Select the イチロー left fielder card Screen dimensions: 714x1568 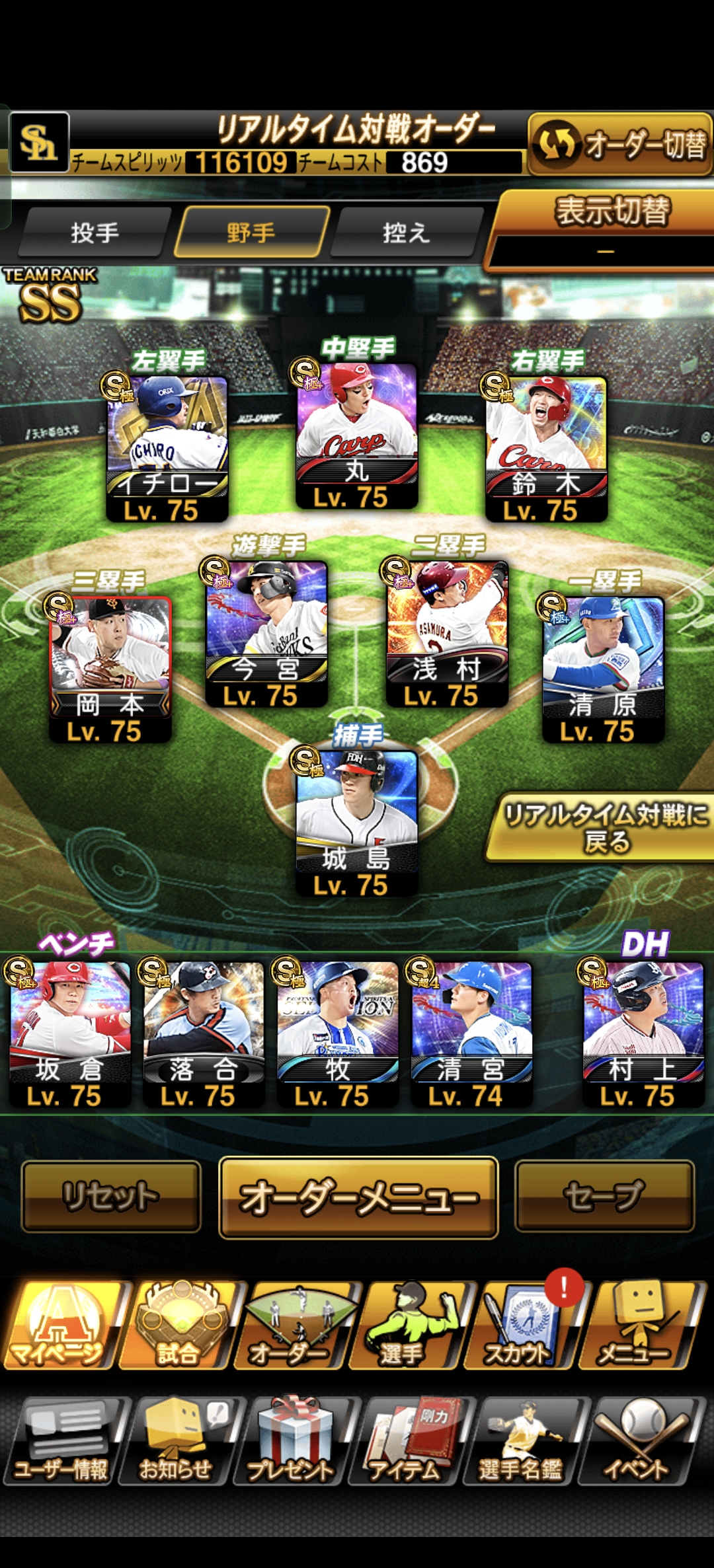[x=167, y=447]
